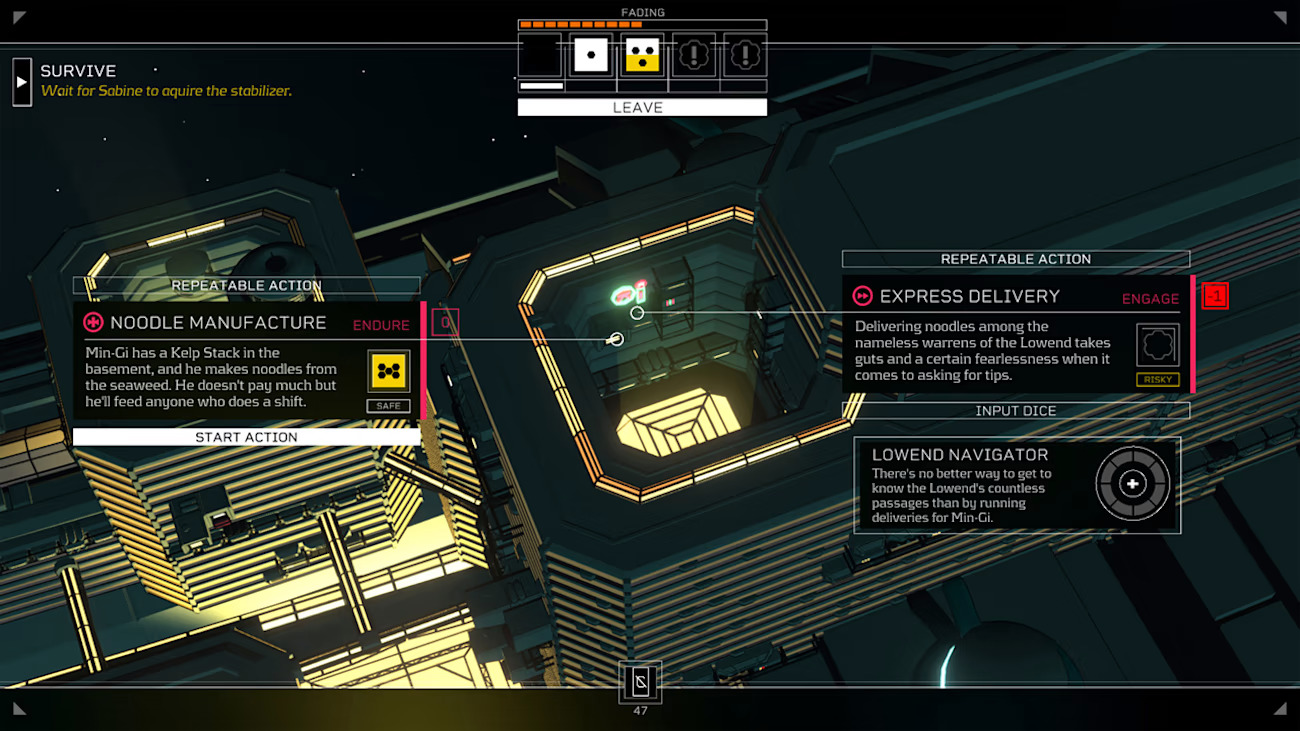Click the empty Express Delivery dice slot

pyautogui.click(x=1157, y=345)
